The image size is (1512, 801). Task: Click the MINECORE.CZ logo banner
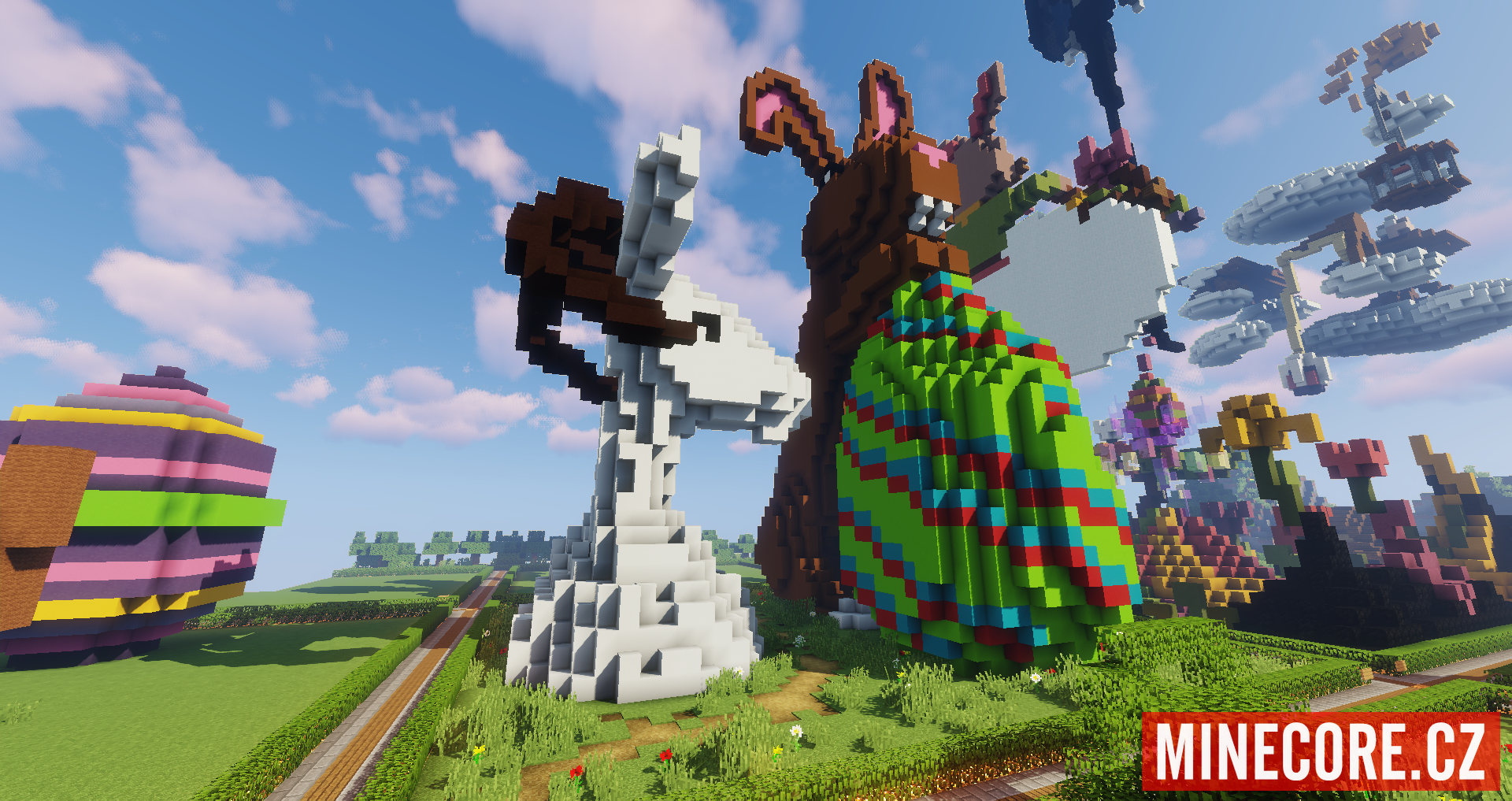tap(1321, 751)
